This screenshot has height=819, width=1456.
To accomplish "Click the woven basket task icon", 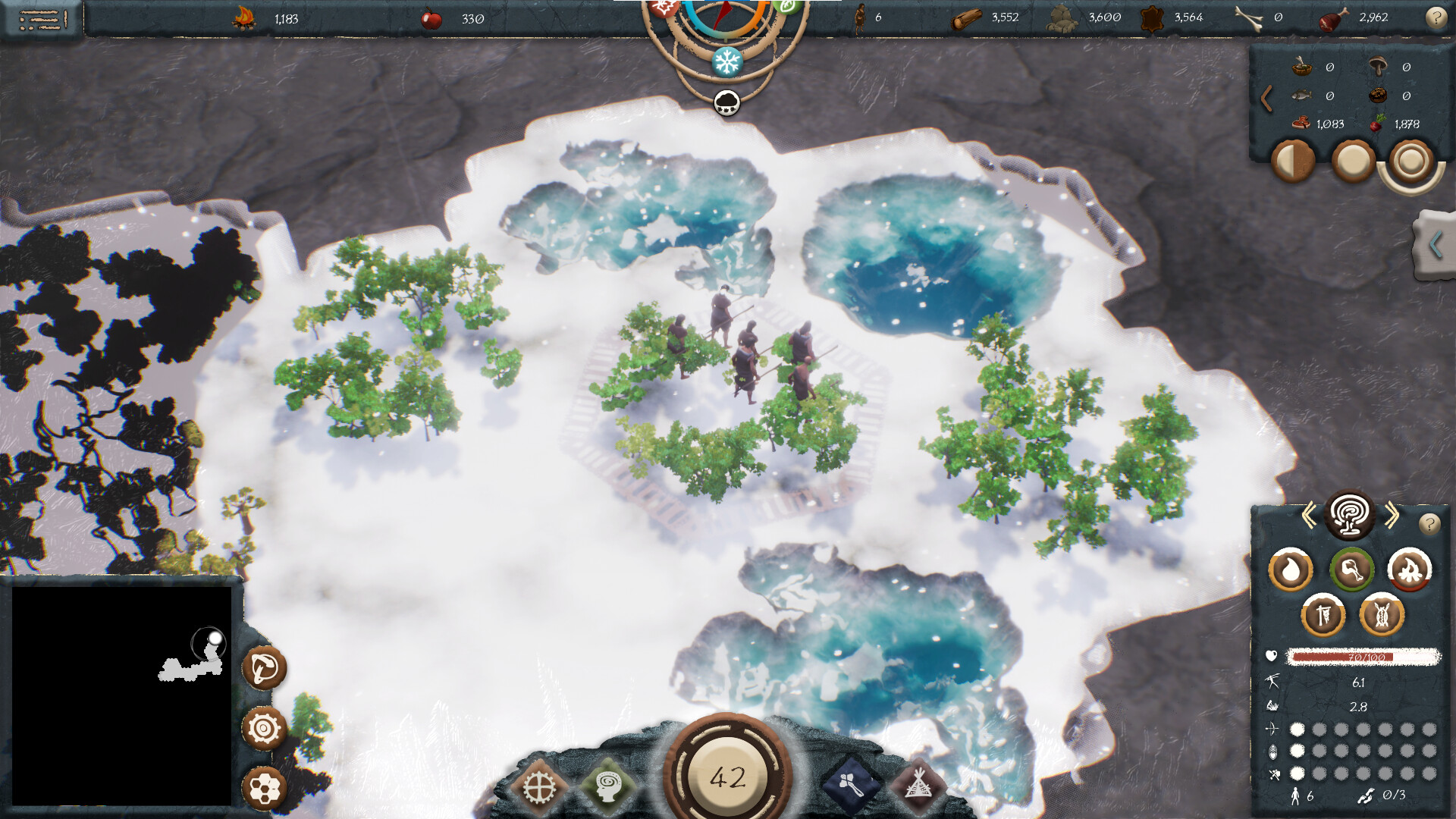I will pos(1383,615).
